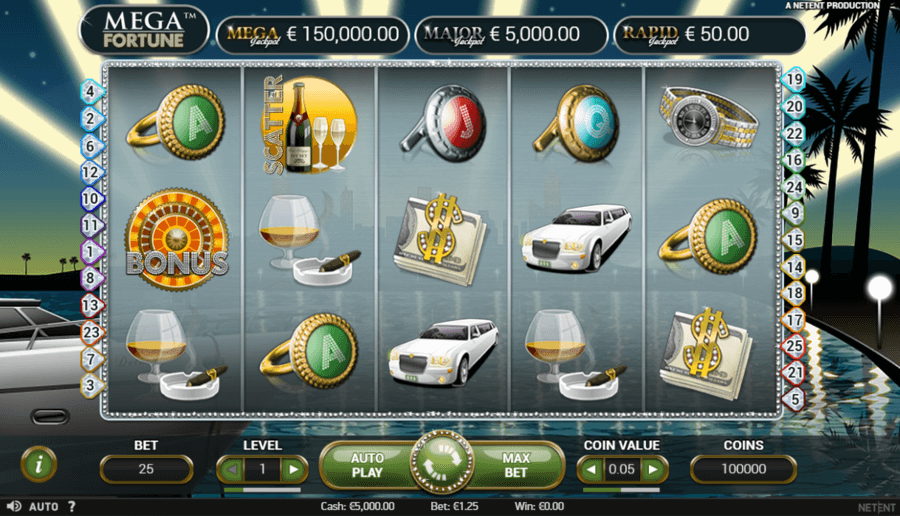Highlight payline number 1 marker
Viewport: 900px width, 516px height.
tap(90, 251)
